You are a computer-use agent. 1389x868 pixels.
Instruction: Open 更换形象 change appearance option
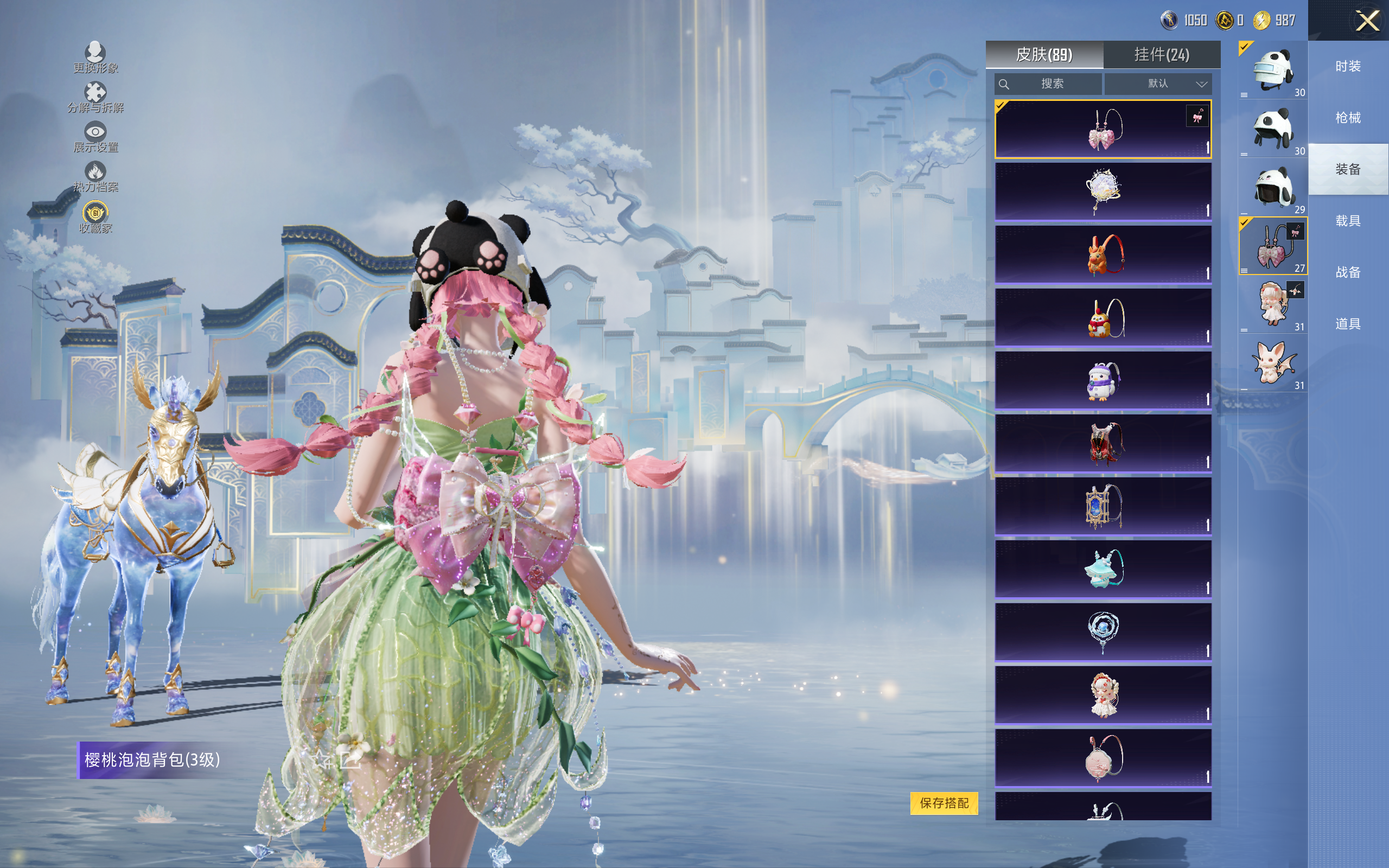pos(95,58)
